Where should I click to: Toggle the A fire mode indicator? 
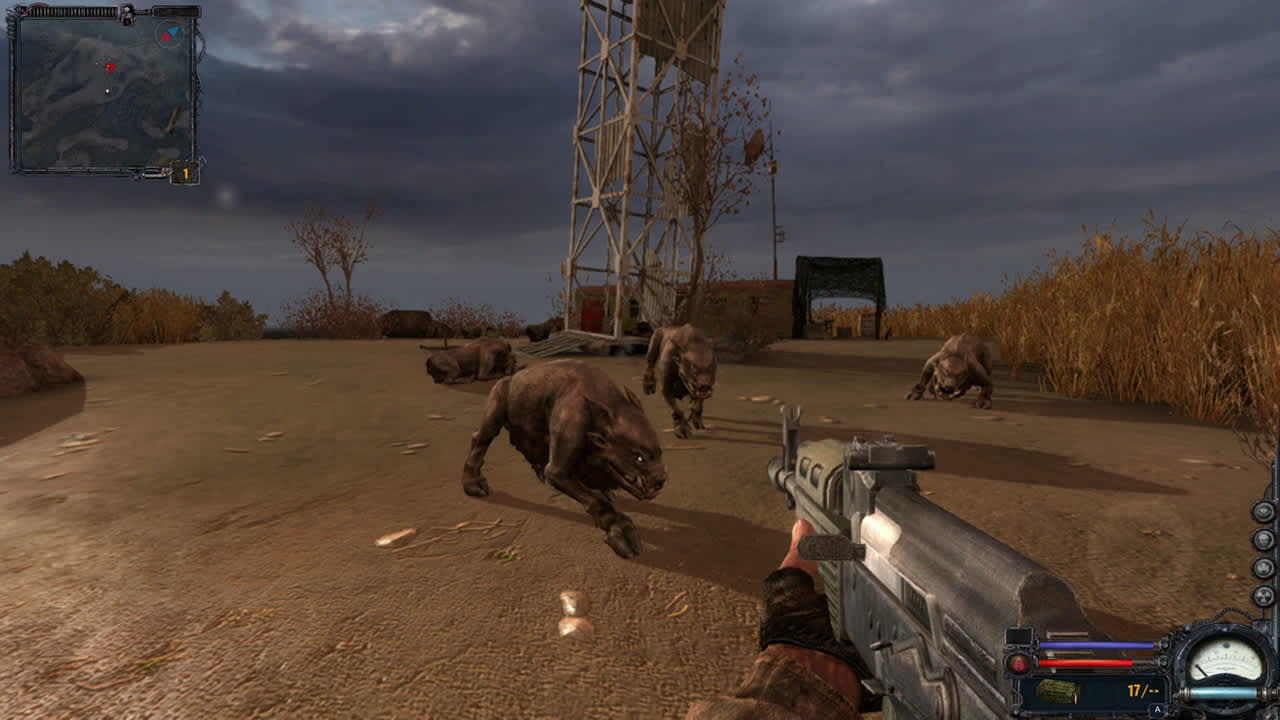pos(1156,709)
